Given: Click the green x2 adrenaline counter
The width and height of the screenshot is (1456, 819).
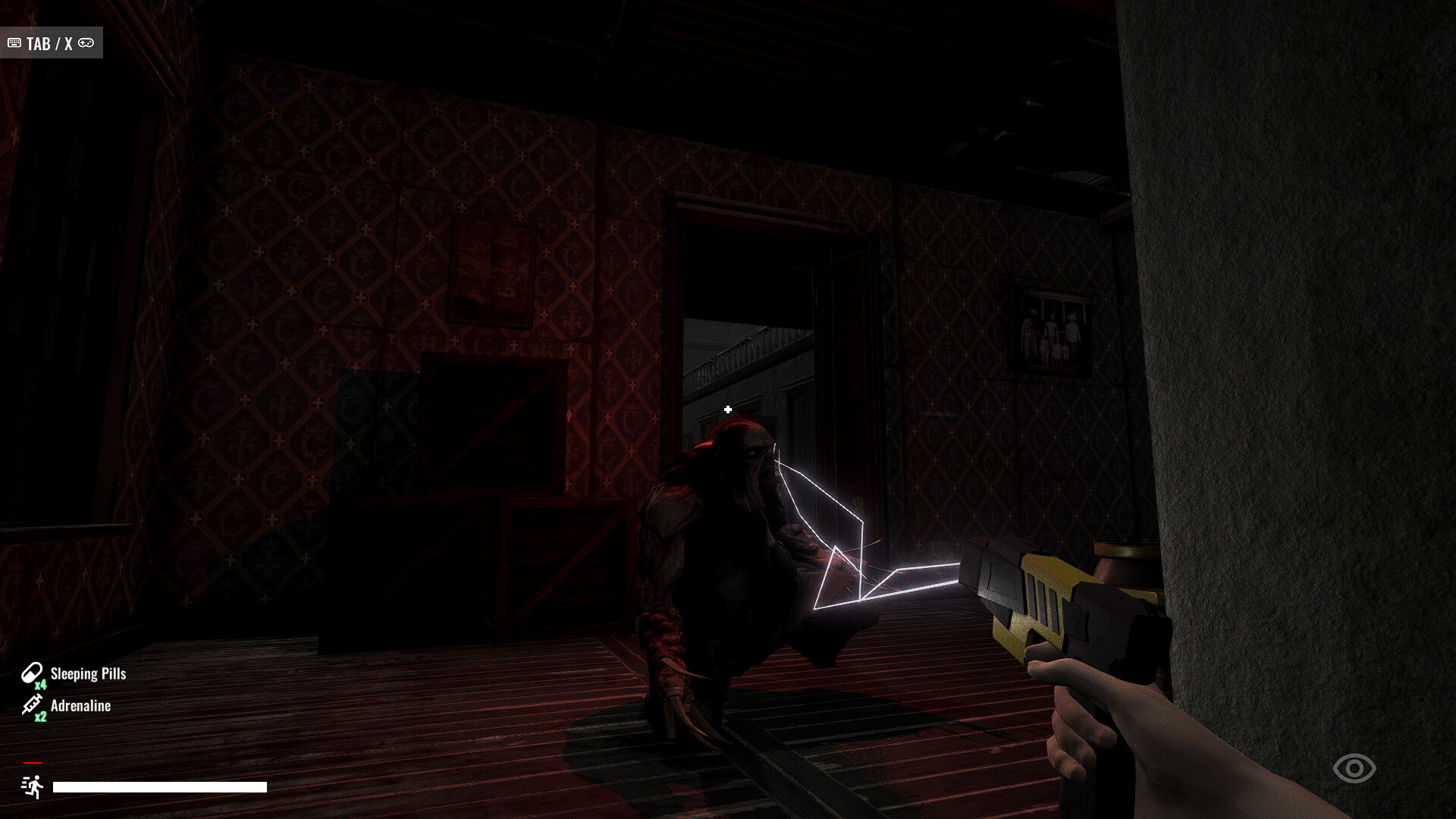Looking at the screenshot, I should [x=39, y=717].
